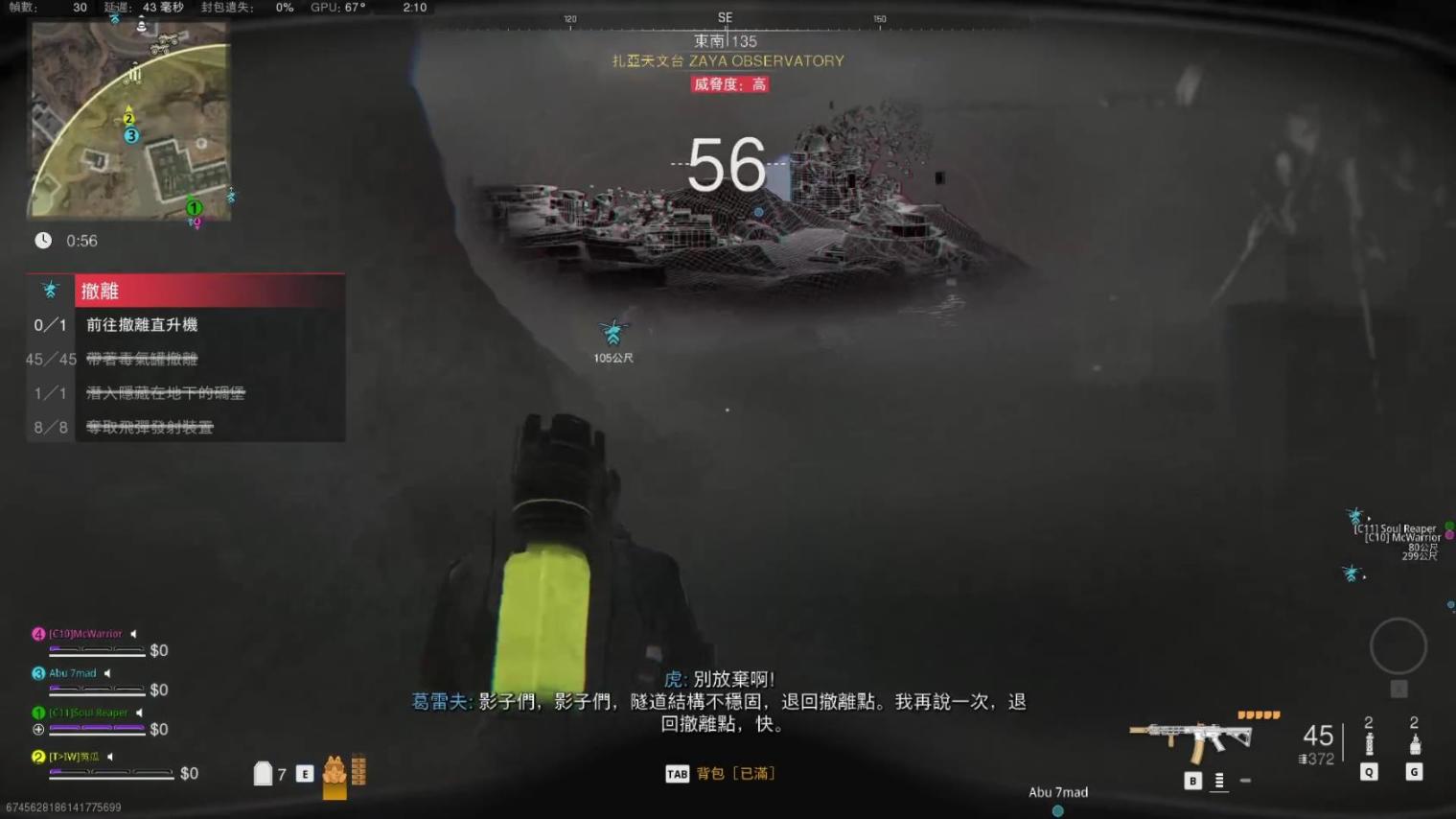Select the 威脅度: 高 threat level banner
This screenshot has width=1456, height=819.
click(729, 84)
